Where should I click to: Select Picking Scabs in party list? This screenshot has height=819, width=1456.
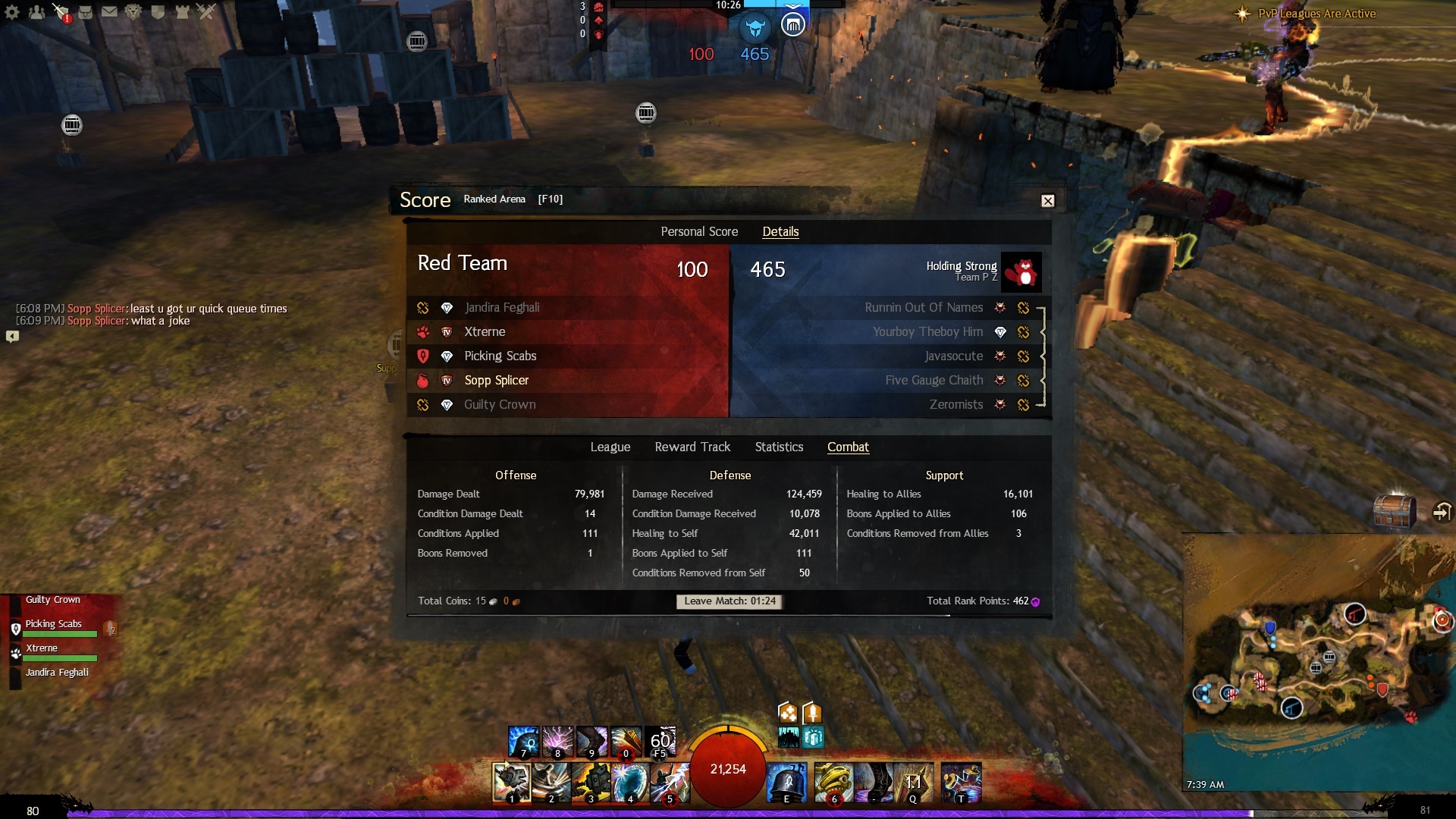tap(54, 624)
